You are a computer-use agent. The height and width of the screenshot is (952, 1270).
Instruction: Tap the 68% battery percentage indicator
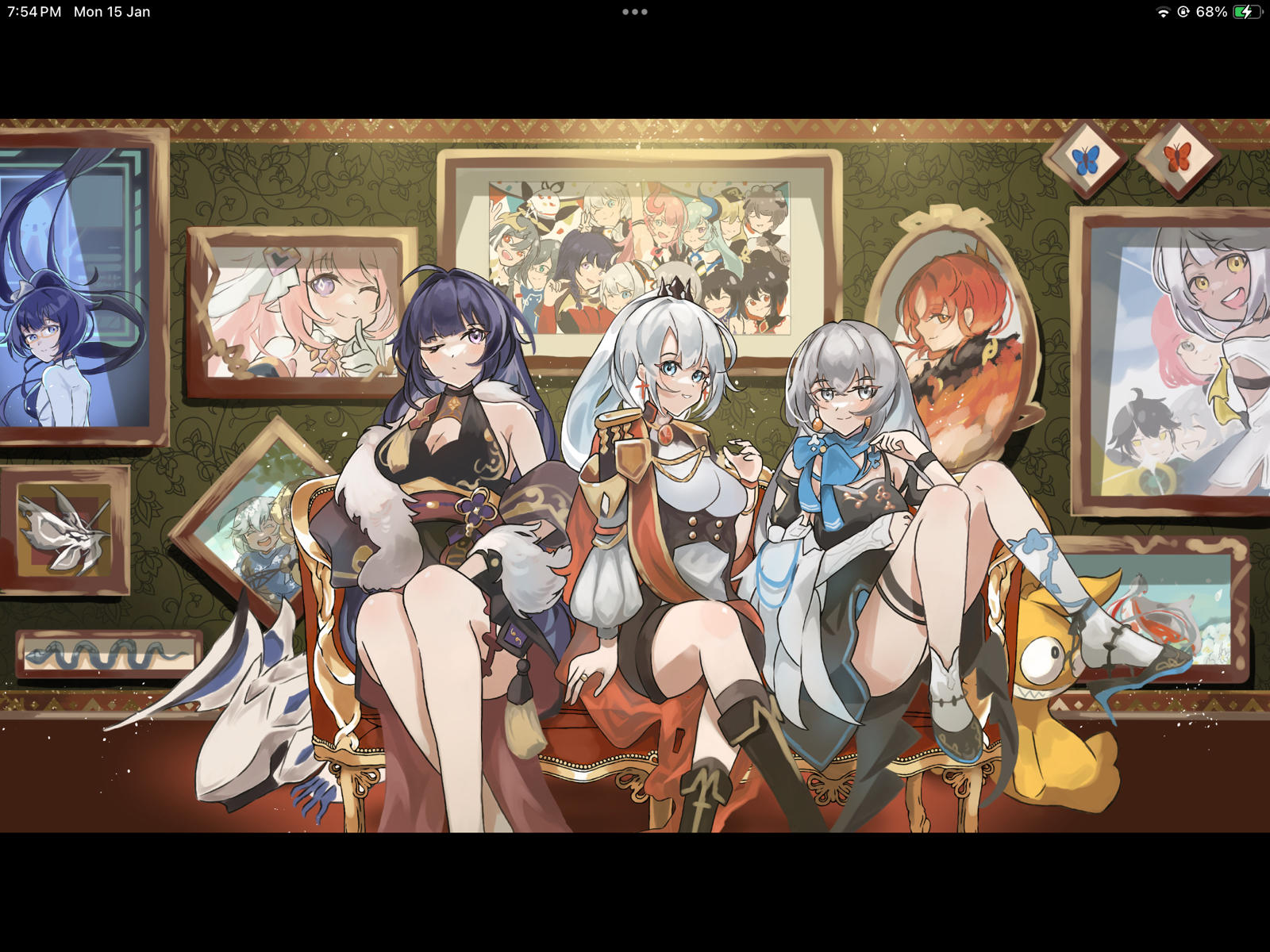(1213, 12)
